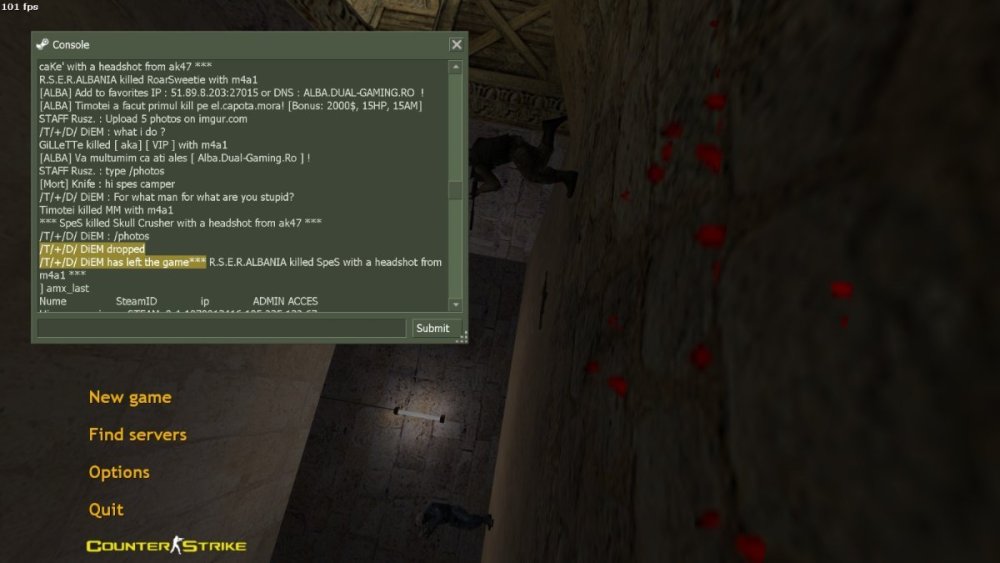
Task: Close the Console window
Action: [456, 45]
